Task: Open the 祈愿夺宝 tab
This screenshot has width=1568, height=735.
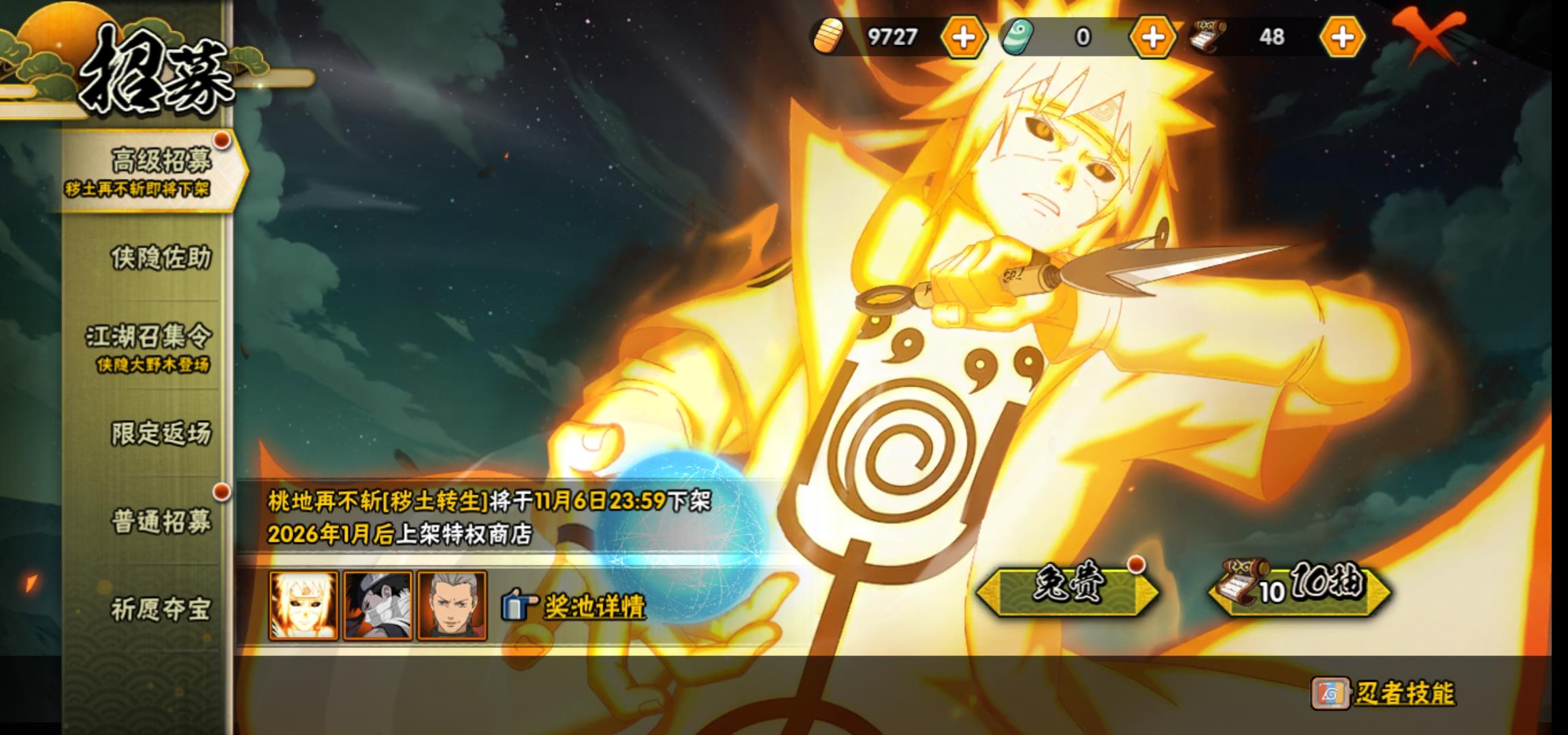Action: (x=161, y=609)
